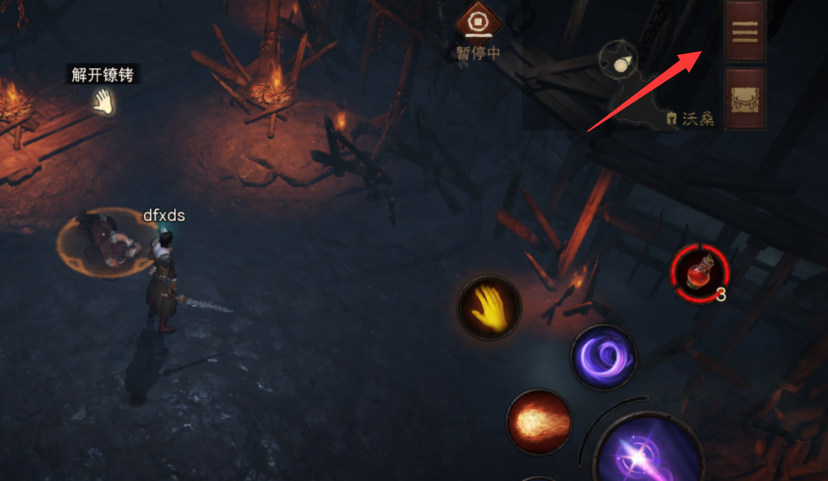Cast the purple swirl skill

[x=603, y=357]
